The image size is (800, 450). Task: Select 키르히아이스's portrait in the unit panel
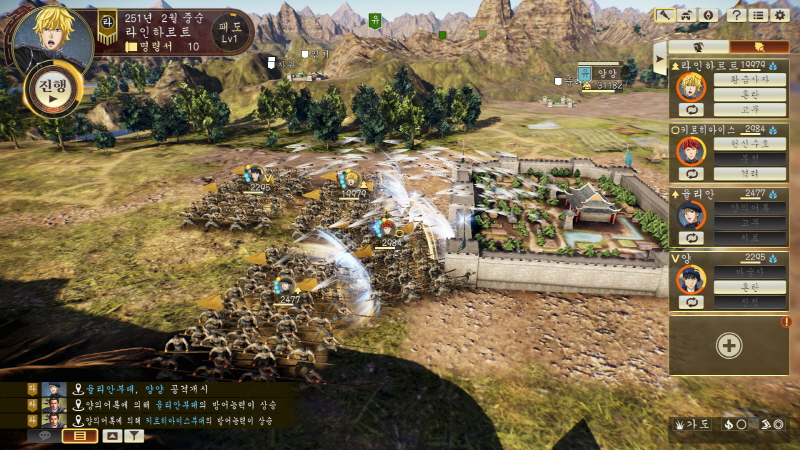coord(690,151)
